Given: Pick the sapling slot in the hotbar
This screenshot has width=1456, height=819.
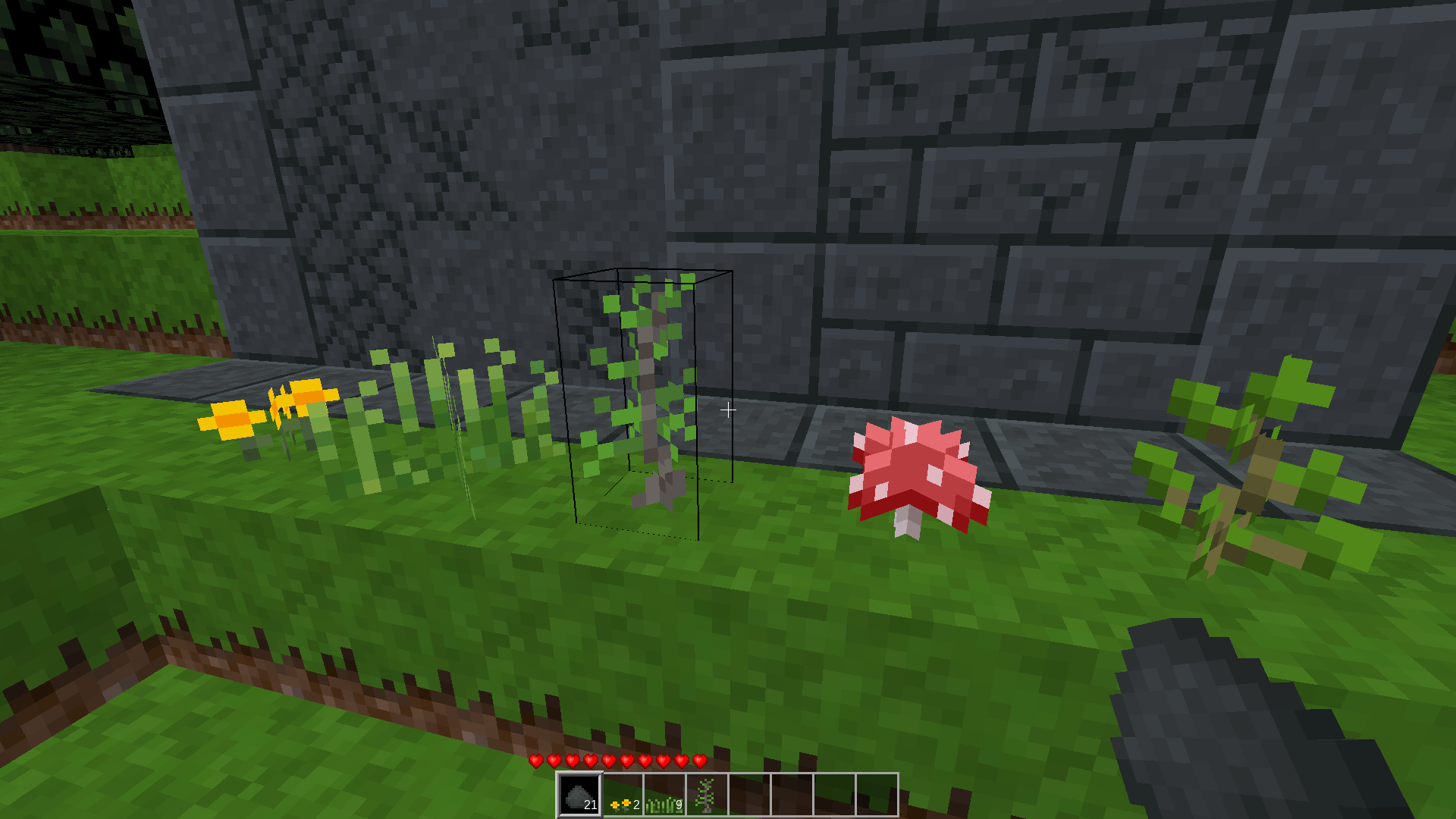Looking at the screenshot, I should click(x=707, y=795).
